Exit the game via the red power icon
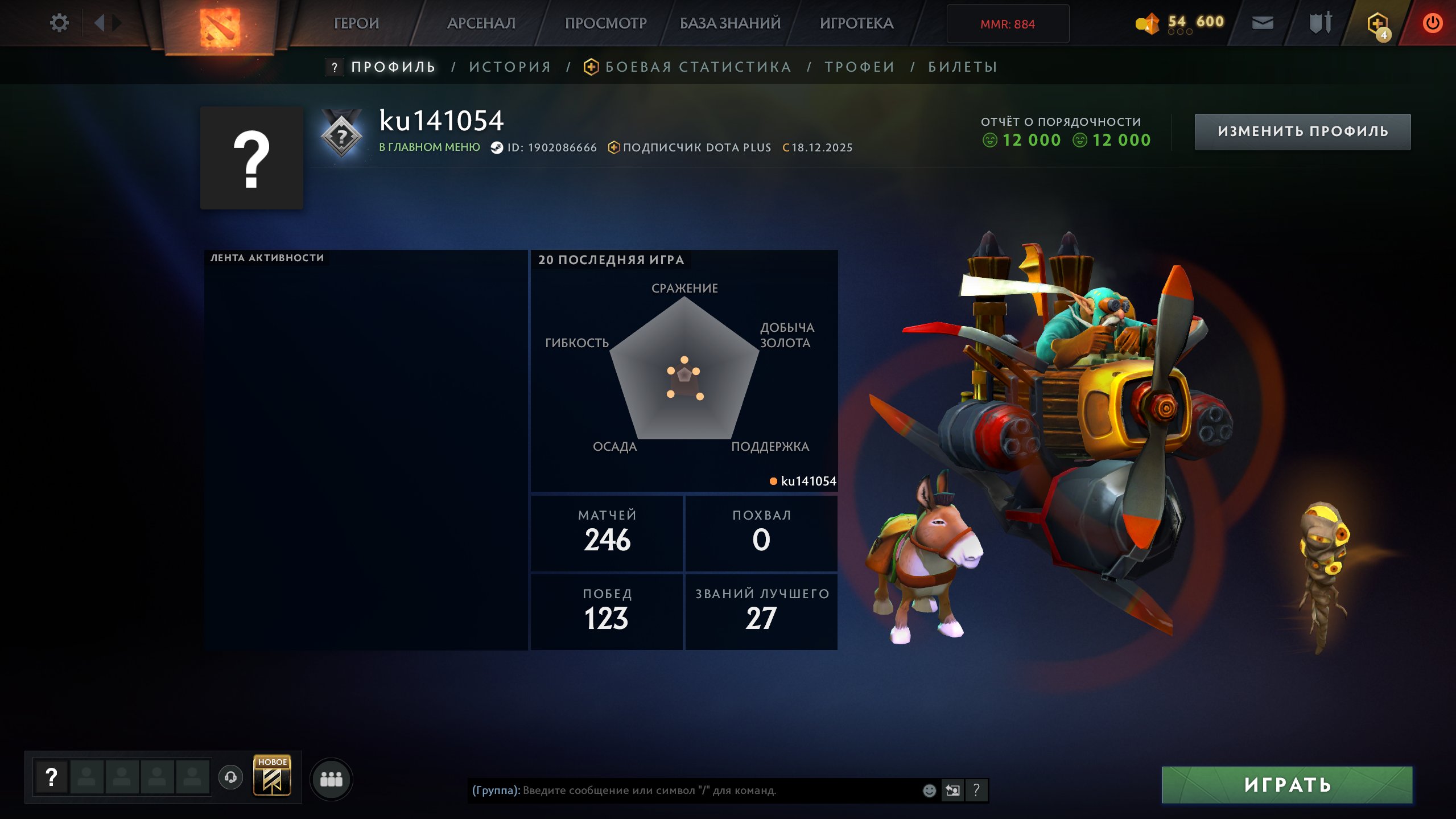This screenshot has height=819, width=1456. [1432, 23]
